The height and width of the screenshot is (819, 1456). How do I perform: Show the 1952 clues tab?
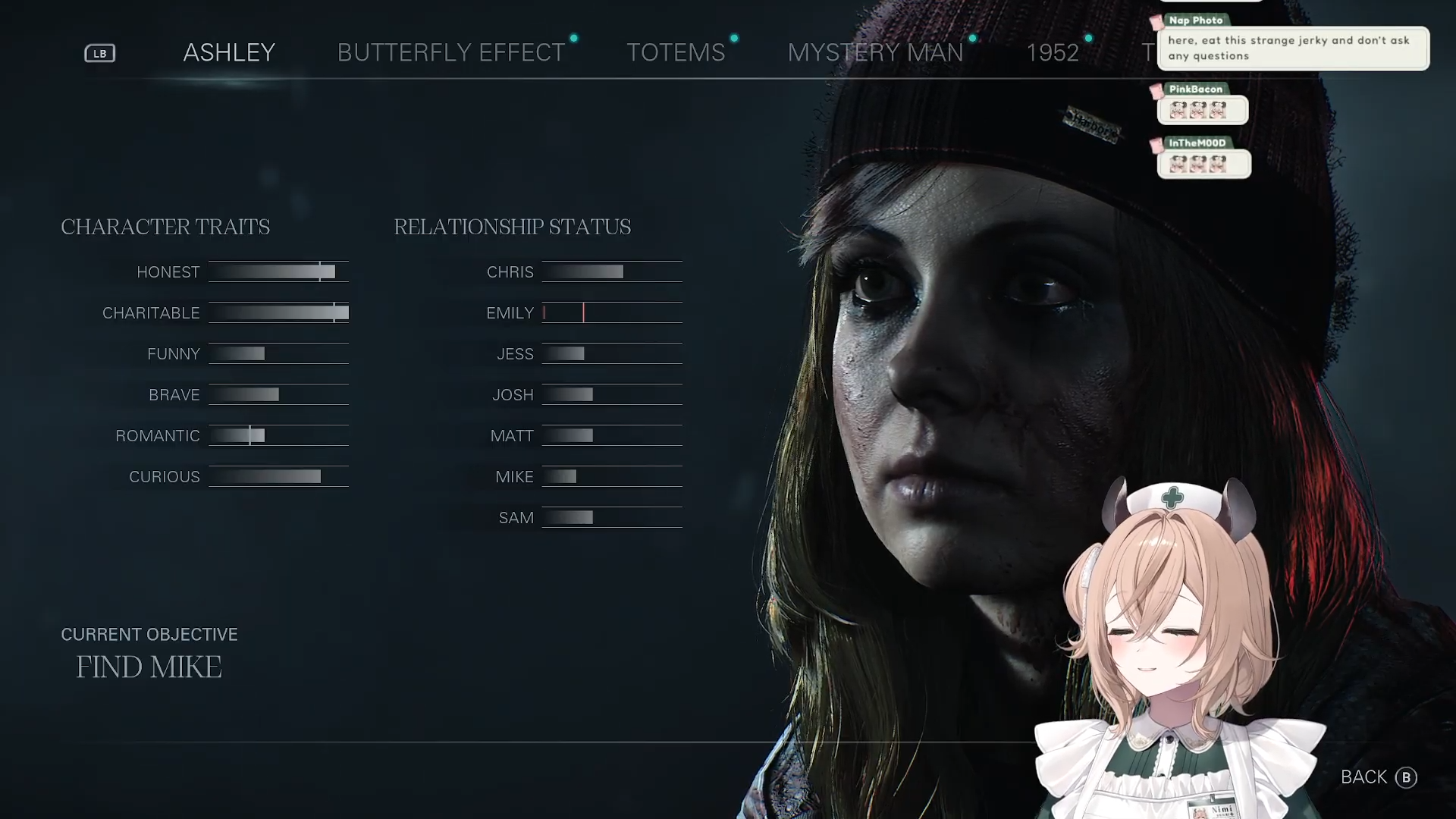click(x=1052, y=52)
